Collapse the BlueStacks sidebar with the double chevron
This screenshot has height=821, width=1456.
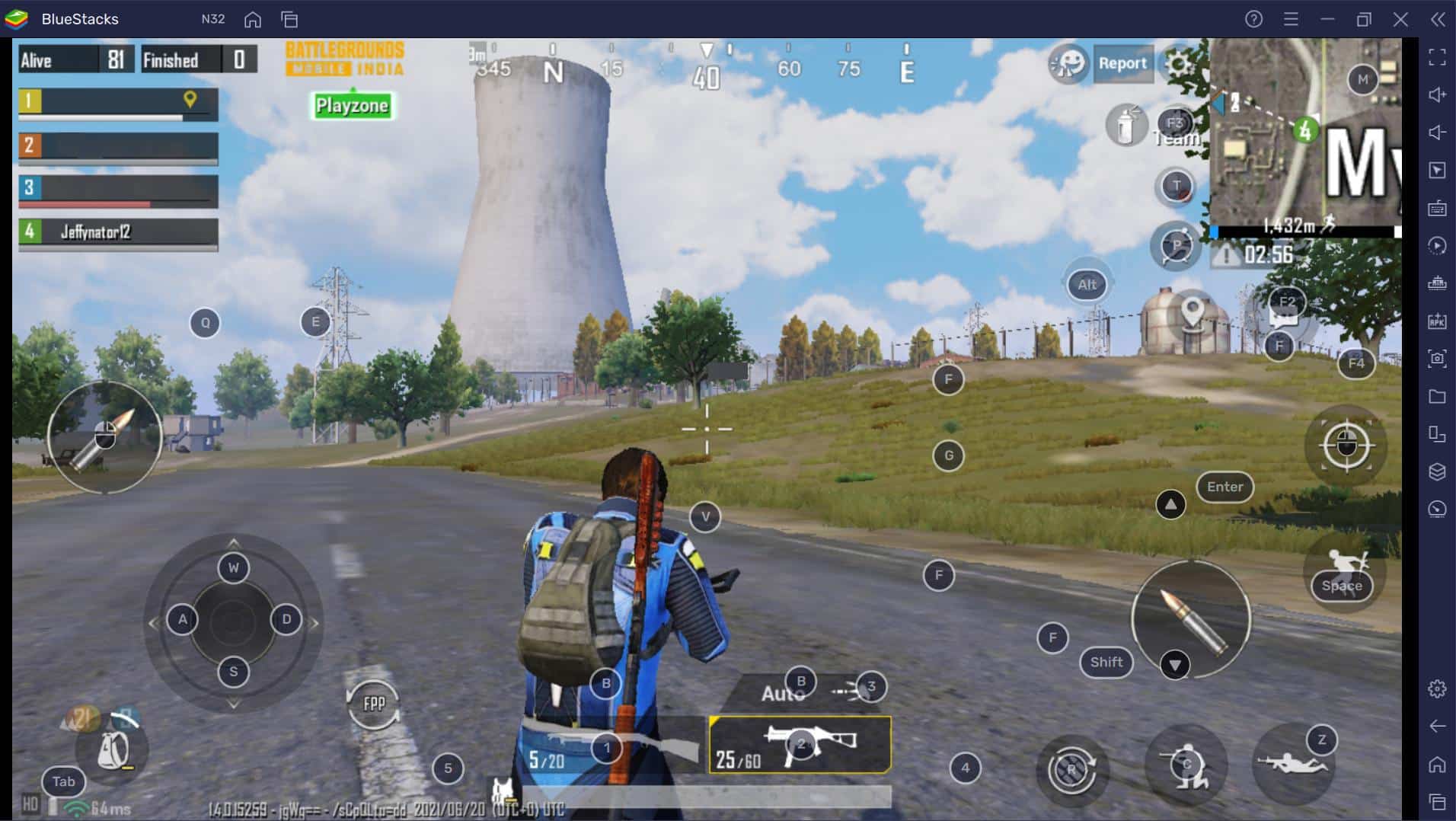1438,20
